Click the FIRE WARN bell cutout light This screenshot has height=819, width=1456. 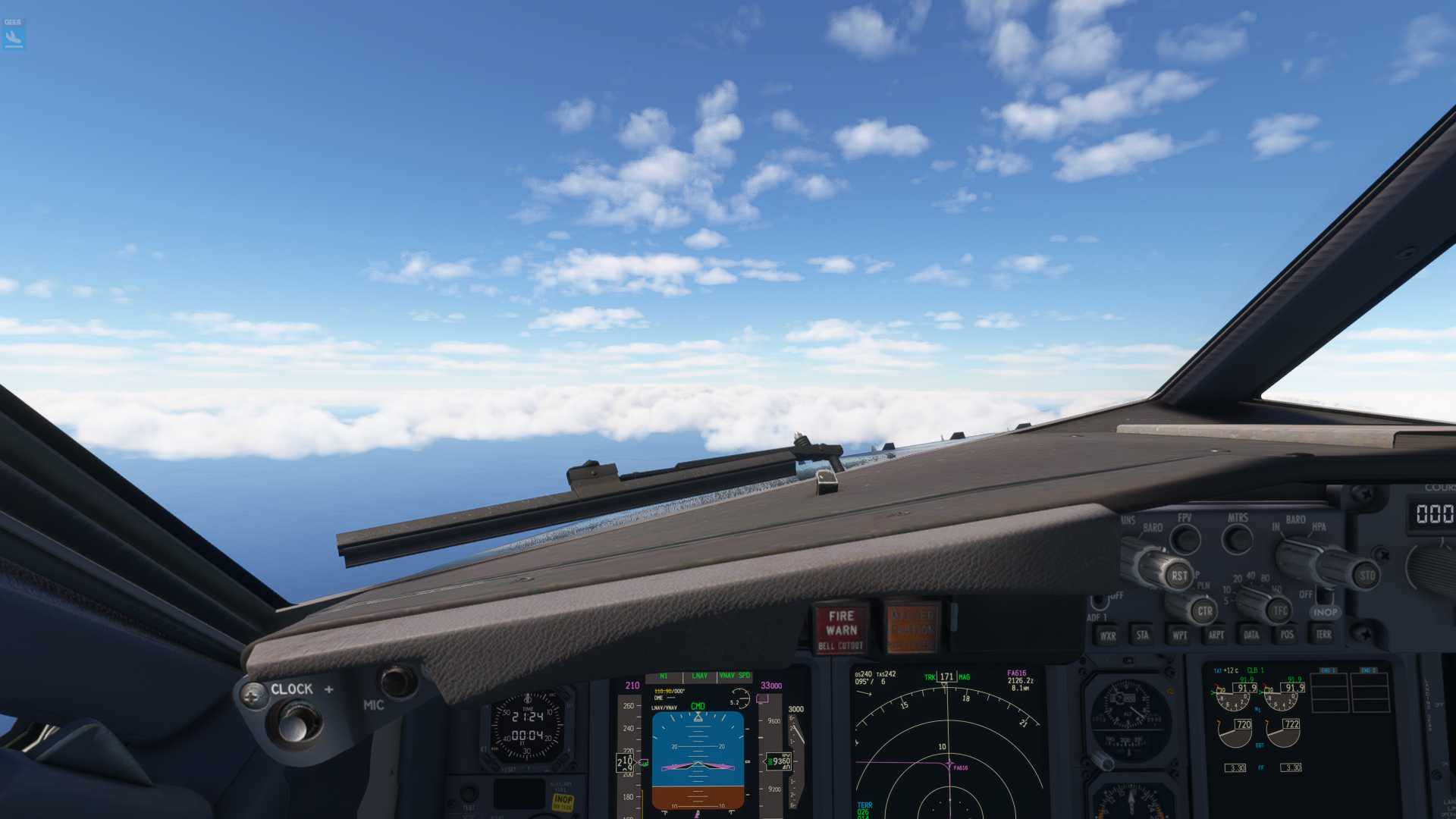tap(841, 629)
